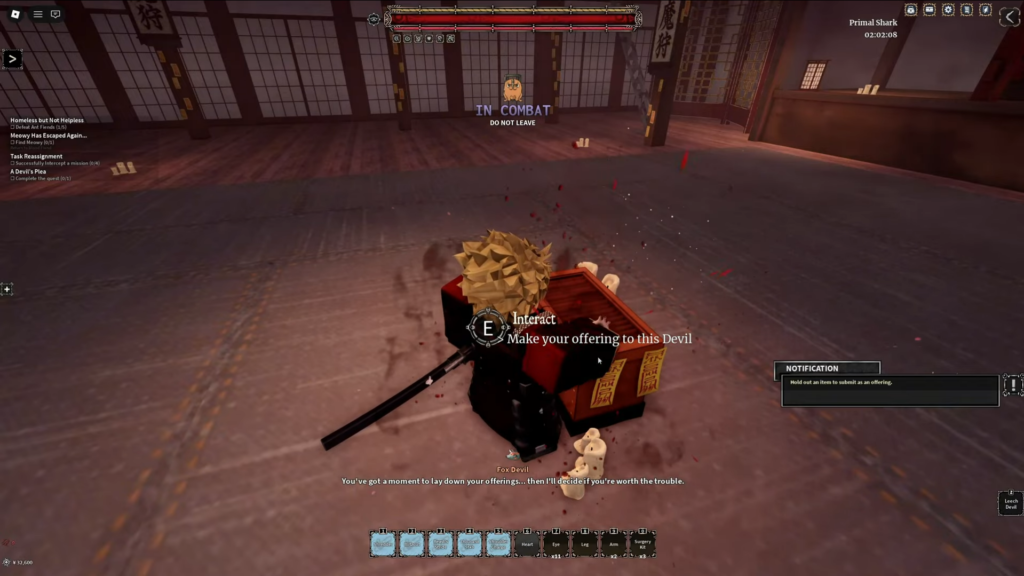Select the 'Task Reassignment' quest entry
1024x576 pixels.
[x=36, y=156]
